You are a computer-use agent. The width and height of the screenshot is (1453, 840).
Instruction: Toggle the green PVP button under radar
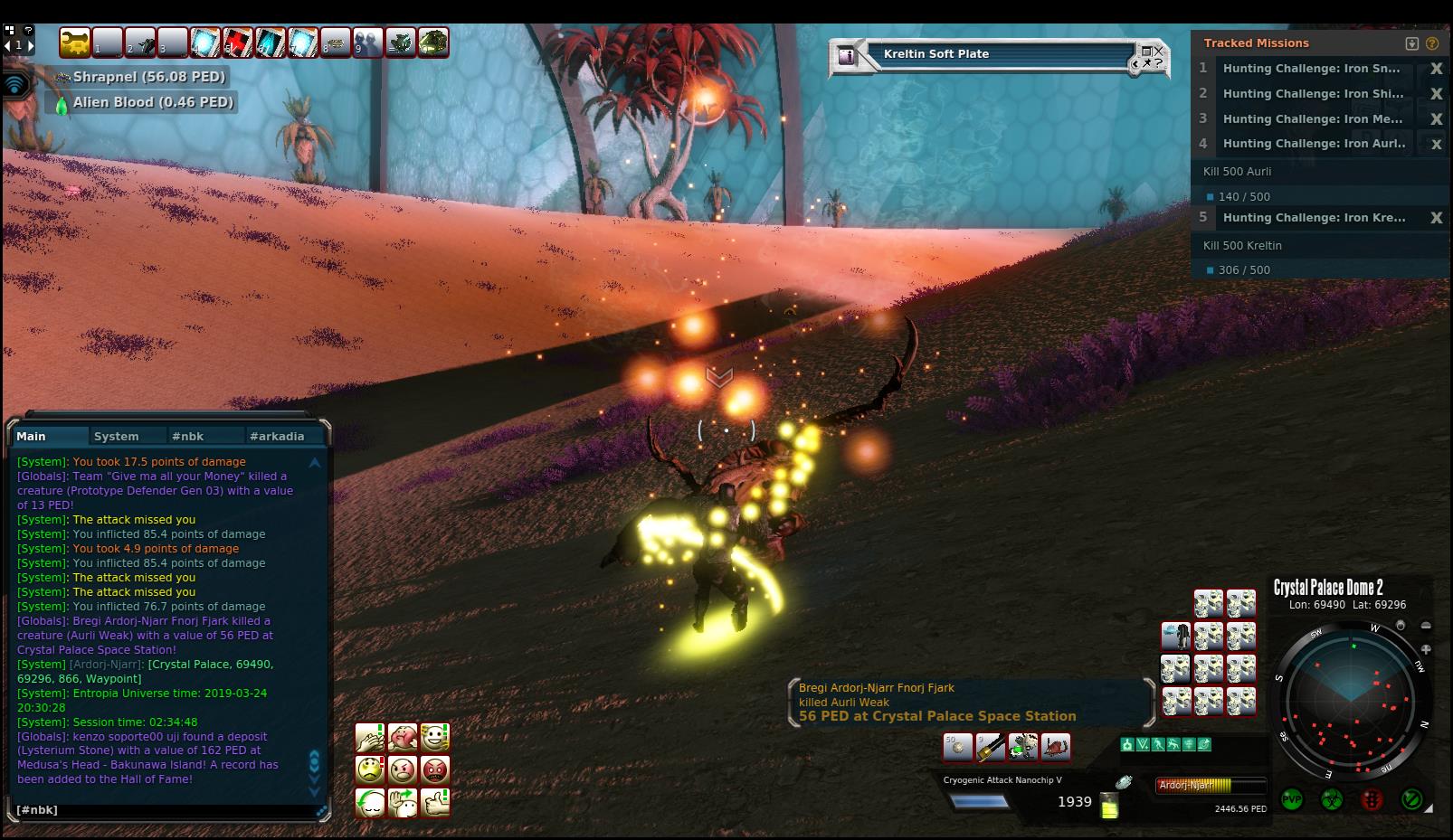coord(1292,799)
